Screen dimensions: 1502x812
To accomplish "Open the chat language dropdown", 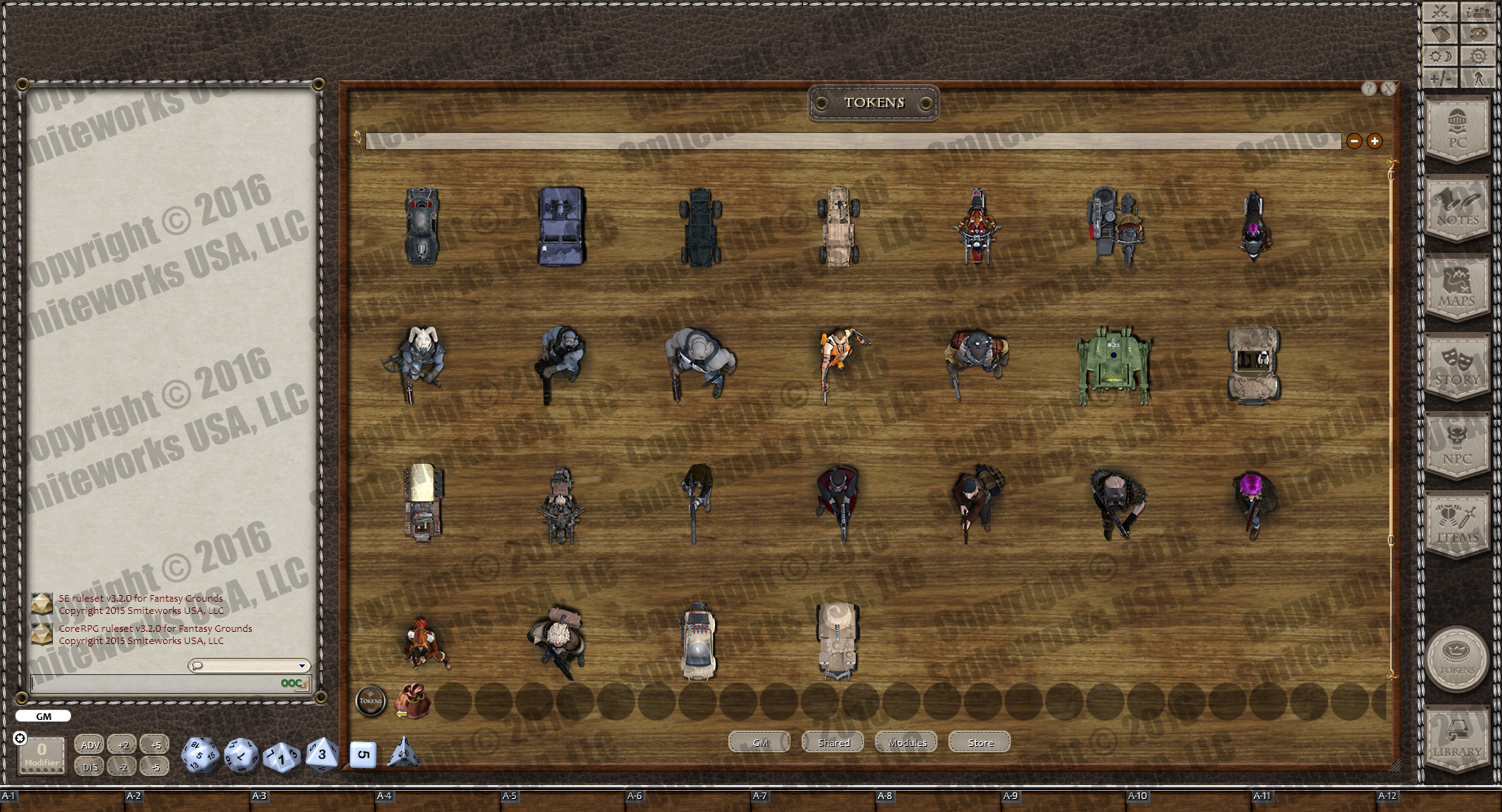I will coord(300,665).
